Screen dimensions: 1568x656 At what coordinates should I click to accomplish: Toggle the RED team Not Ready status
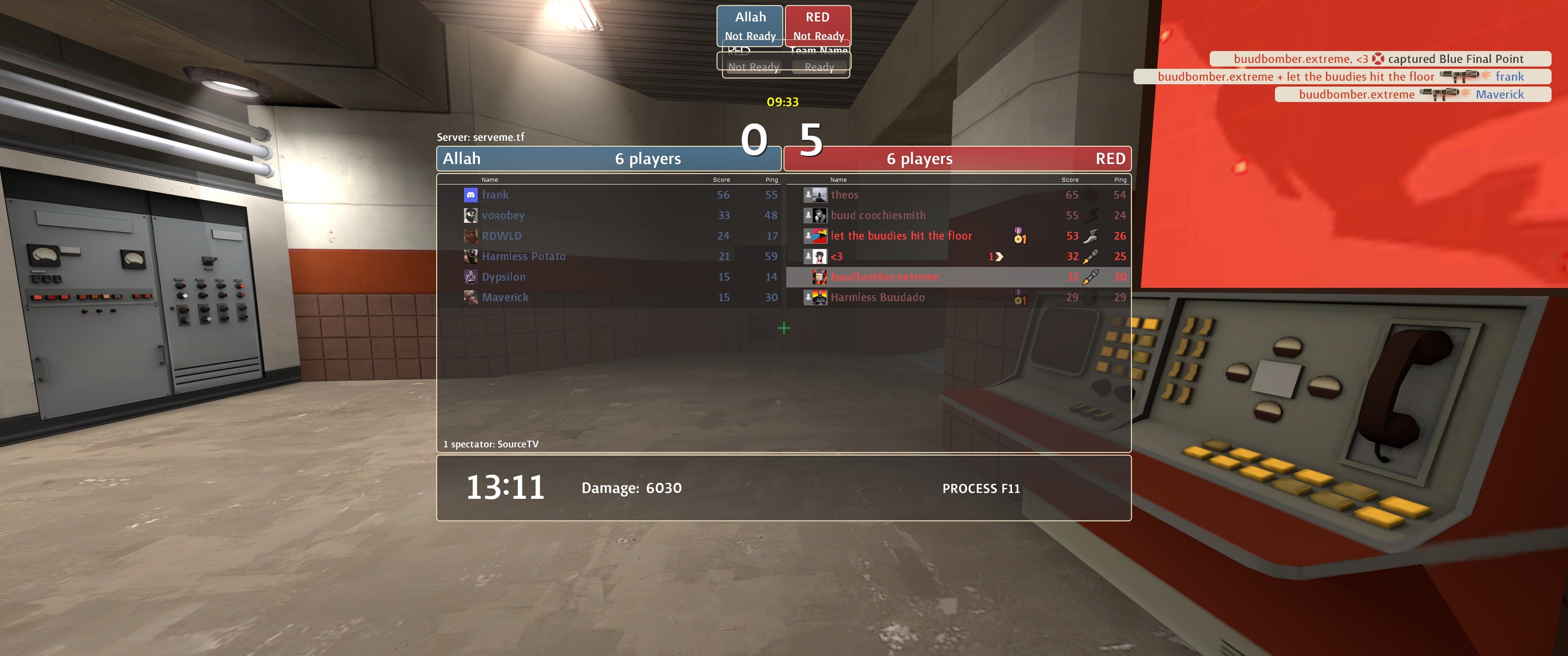[x=818, y=36]
